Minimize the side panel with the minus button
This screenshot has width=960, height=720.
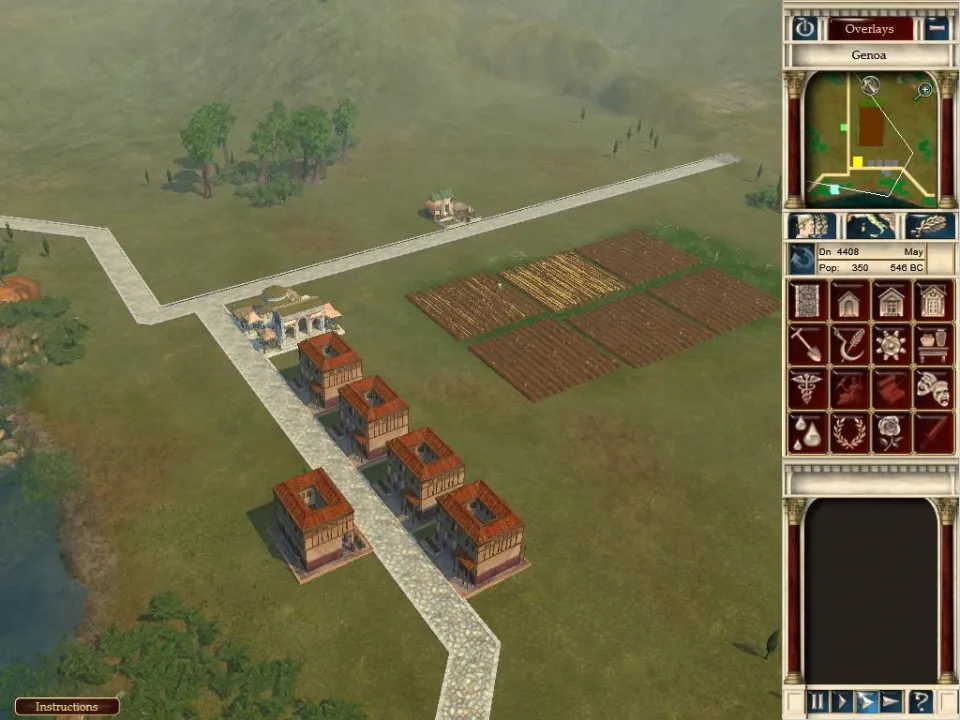[x=936, y=28]
